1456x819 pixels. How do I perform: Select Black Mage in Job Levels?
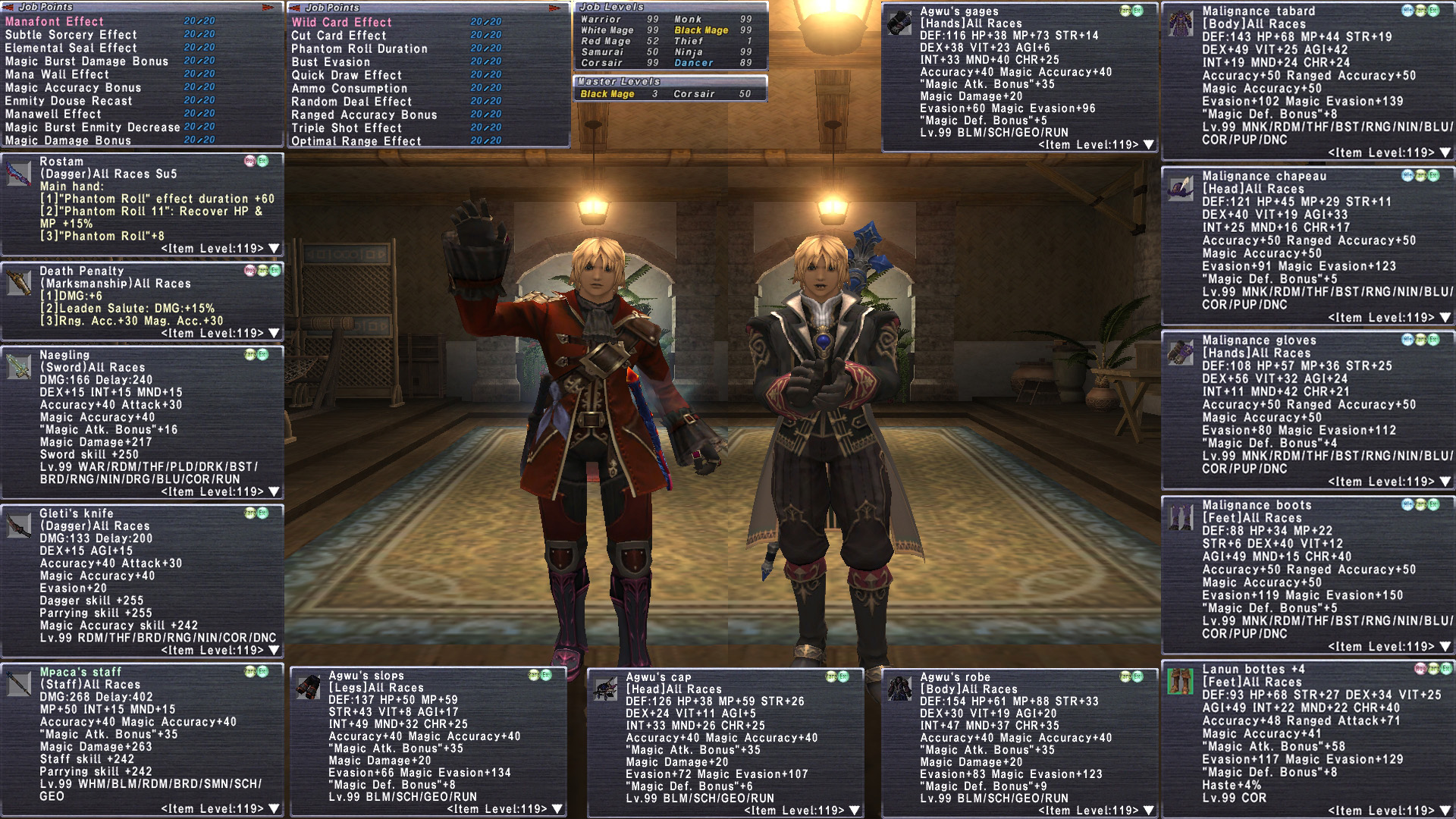pyautogui.click(x=701, y=30)
